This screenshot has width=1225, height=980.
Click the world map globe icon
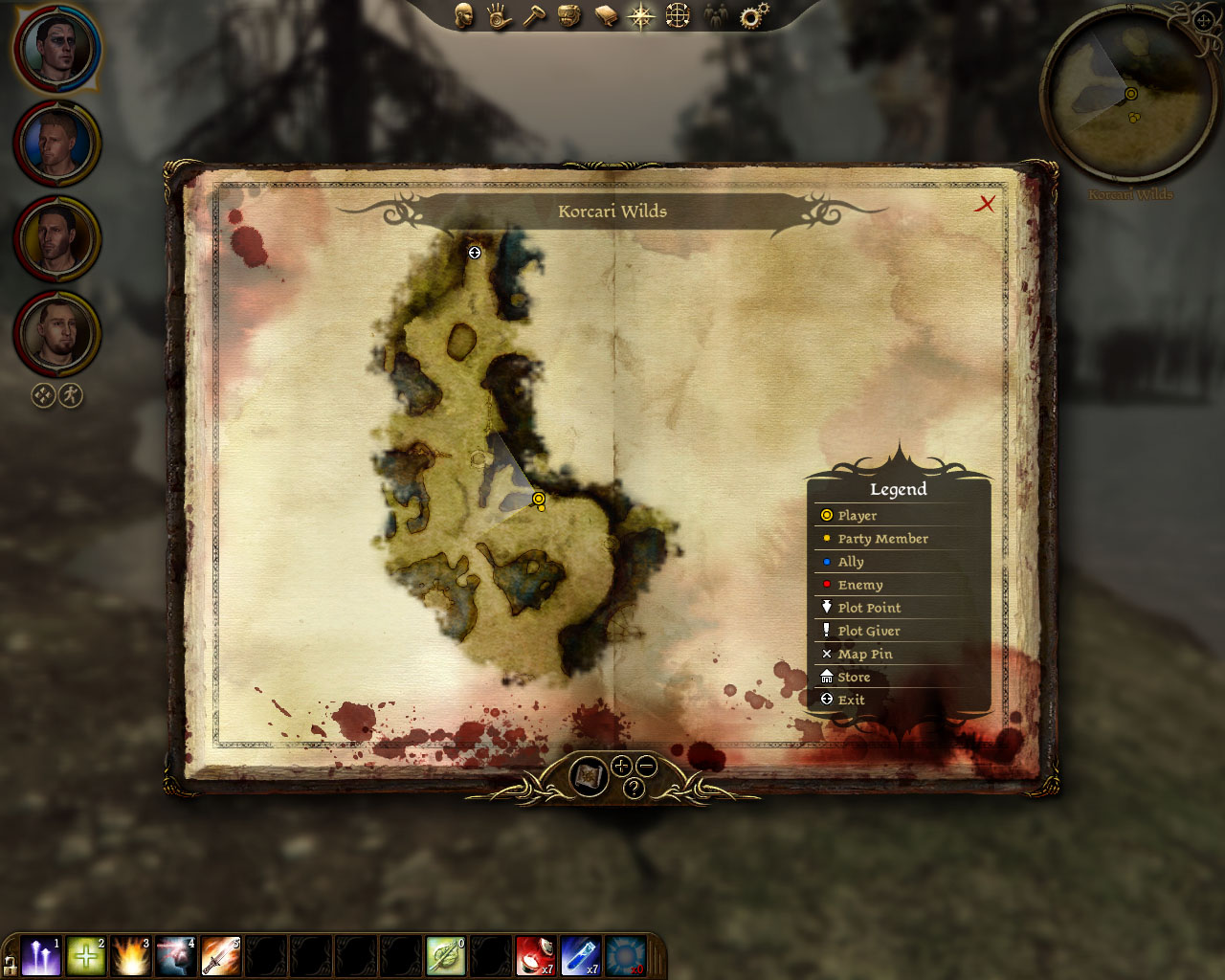coord(676,16)
